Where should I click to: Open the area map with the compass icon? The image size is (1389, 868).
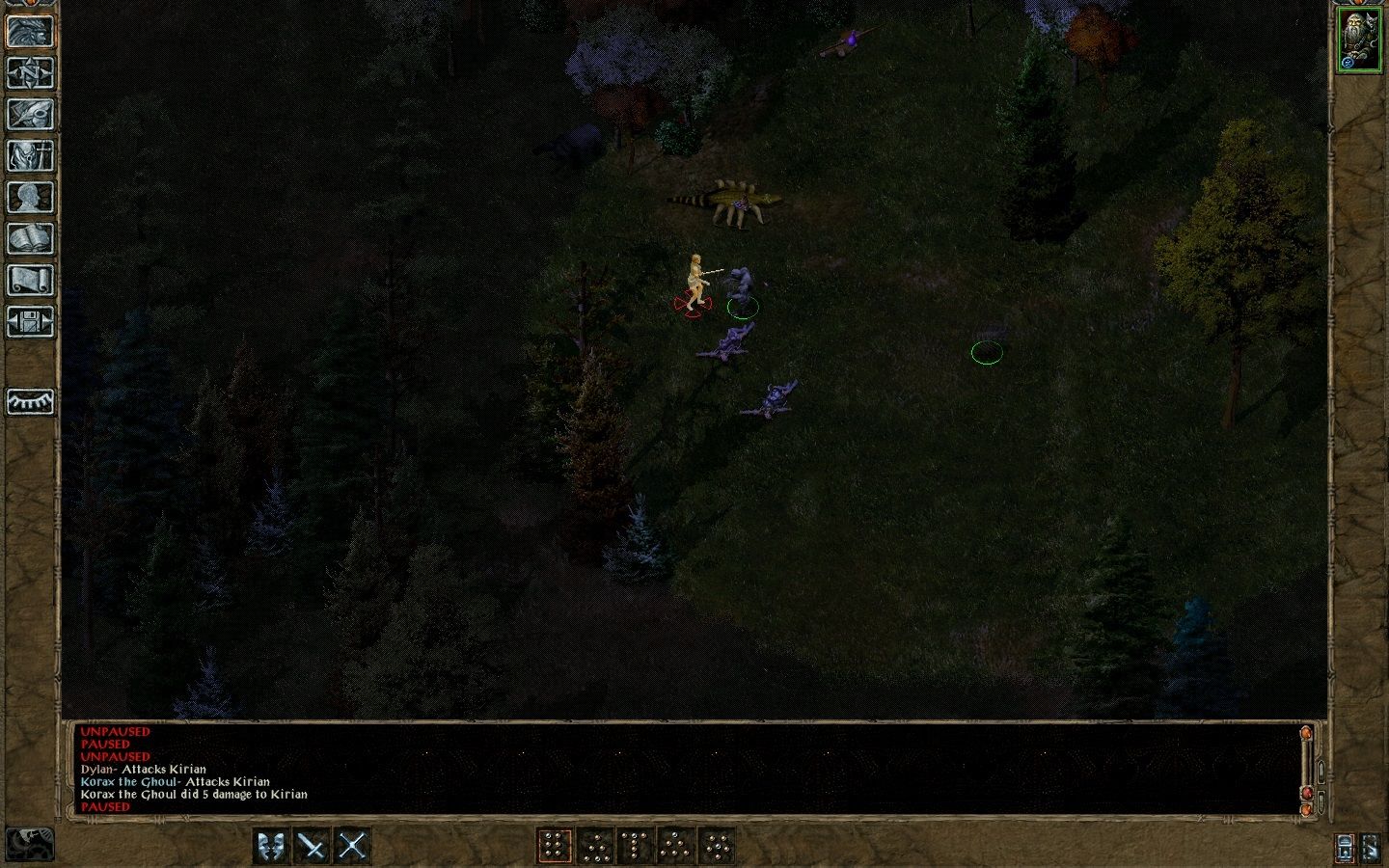29,72
